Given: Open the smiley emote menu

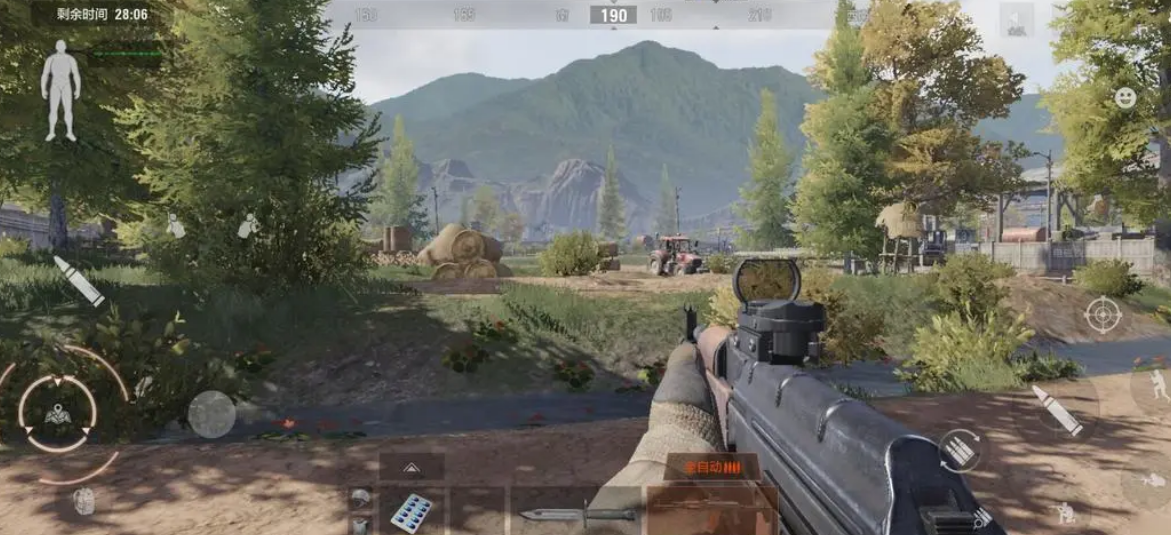Looking at the screenshot, I should coord(1126,98).
